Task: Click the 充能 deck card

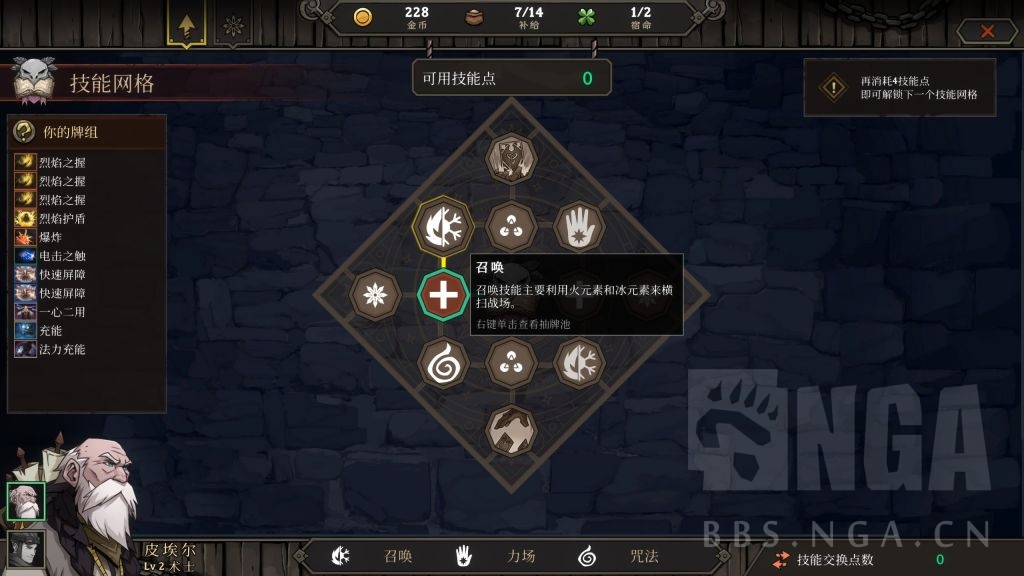Action: pyautogui.click(x=50, y=330)
